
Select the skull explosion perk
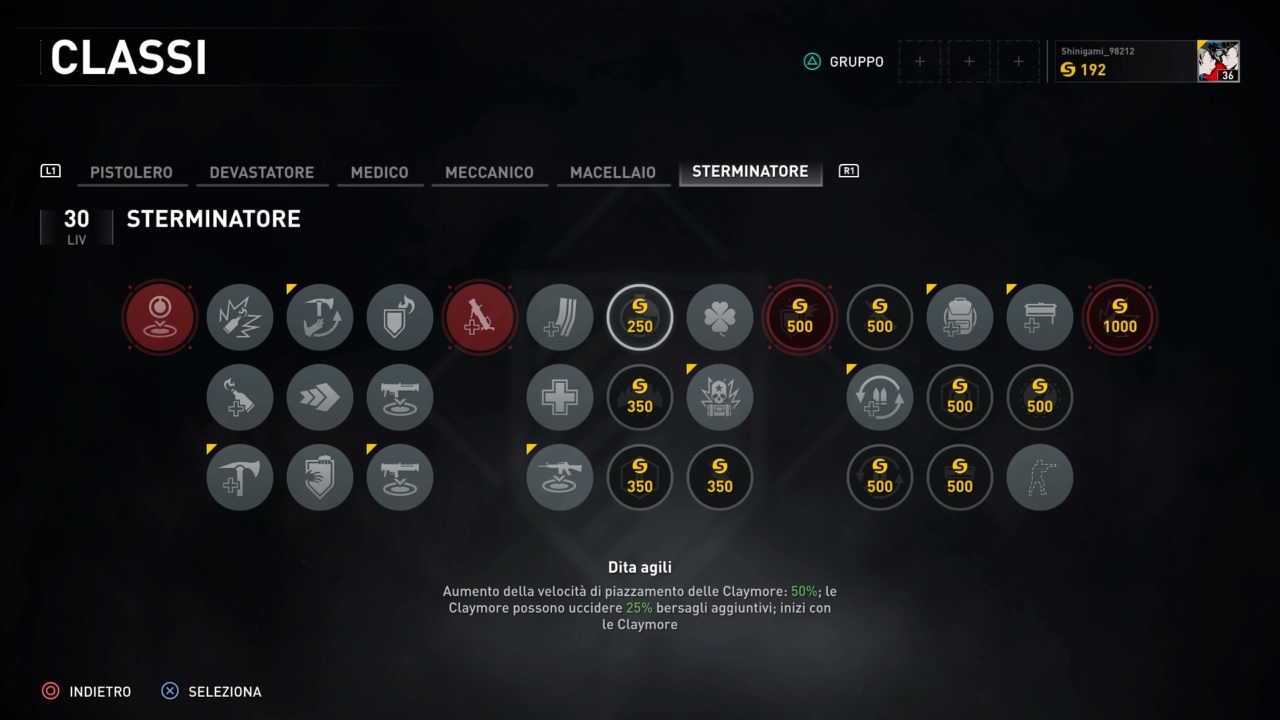[x=720, y=398]
